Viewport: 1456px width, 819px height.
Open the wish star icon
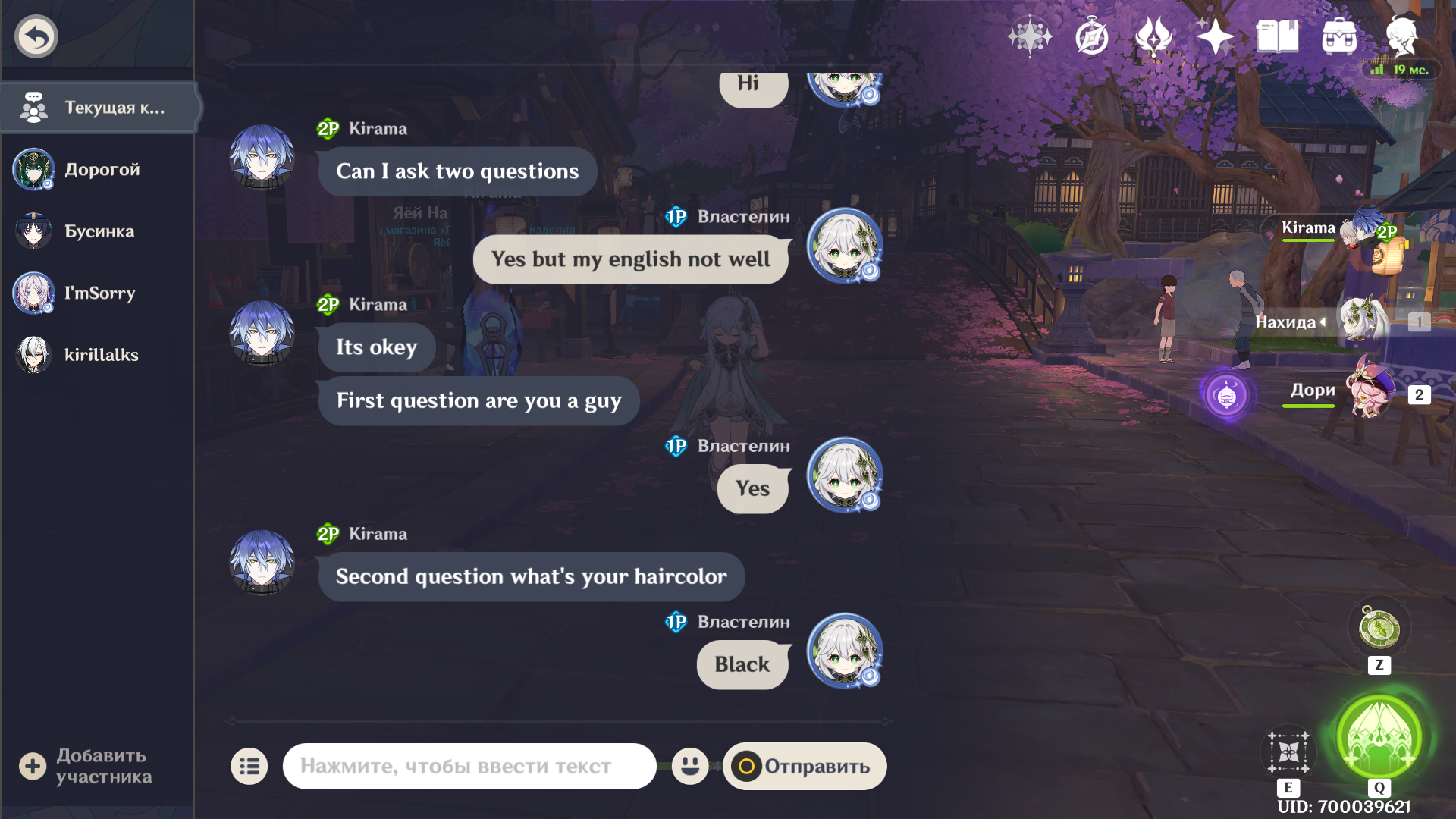[1215, 36]
